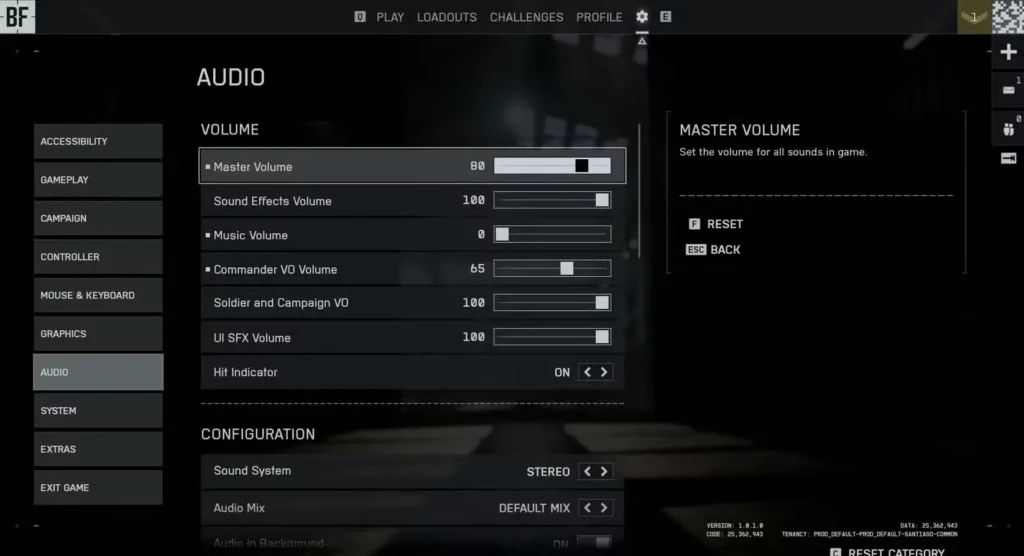Image resolution: width=1024 pixels, height=556 pixels.
Task: Choose the Campaign settings category
Action: (98, 219)
